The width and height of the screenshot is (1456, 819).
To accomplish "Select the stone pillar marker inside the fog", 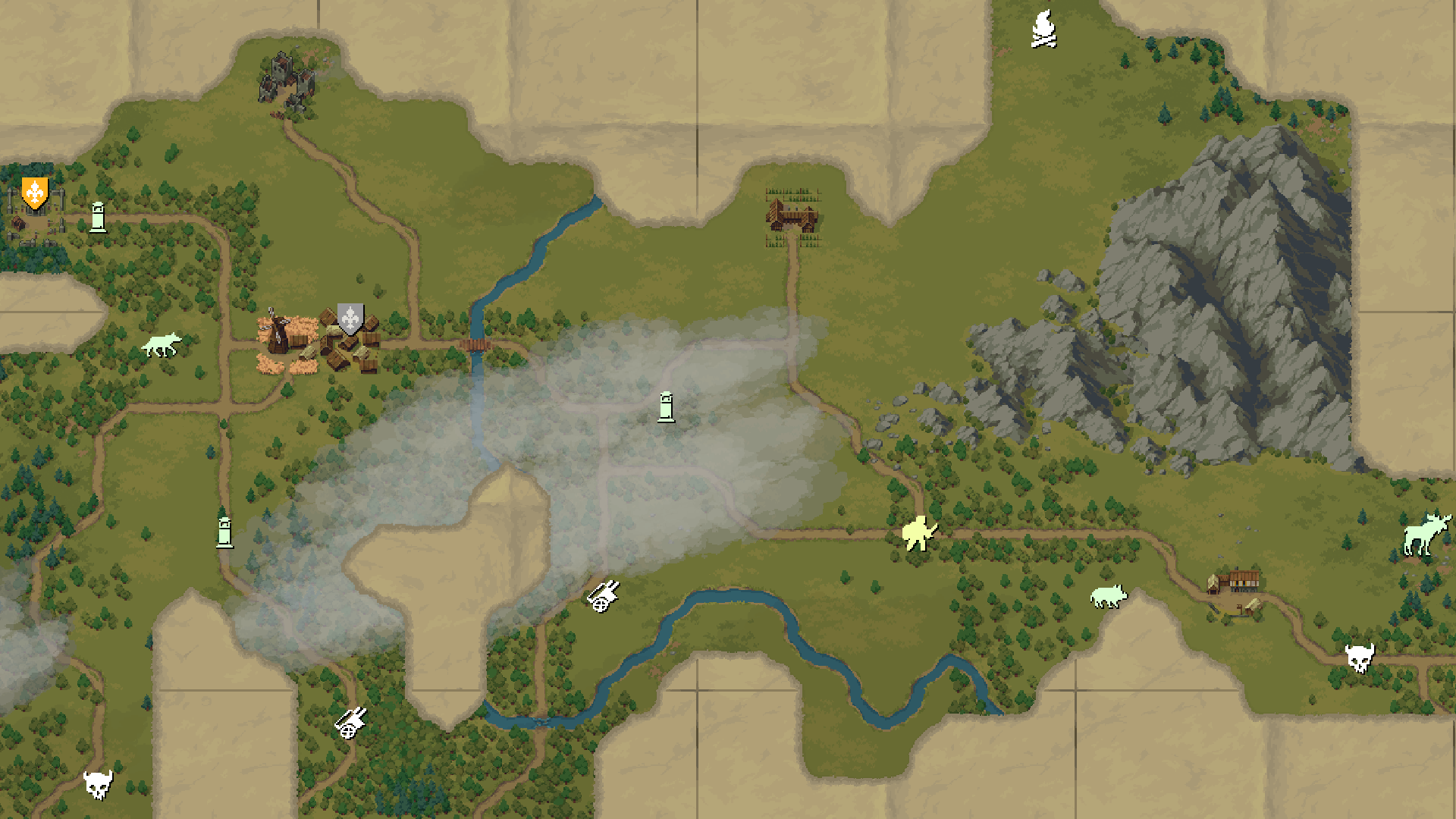I will click(x=666, y=407).
